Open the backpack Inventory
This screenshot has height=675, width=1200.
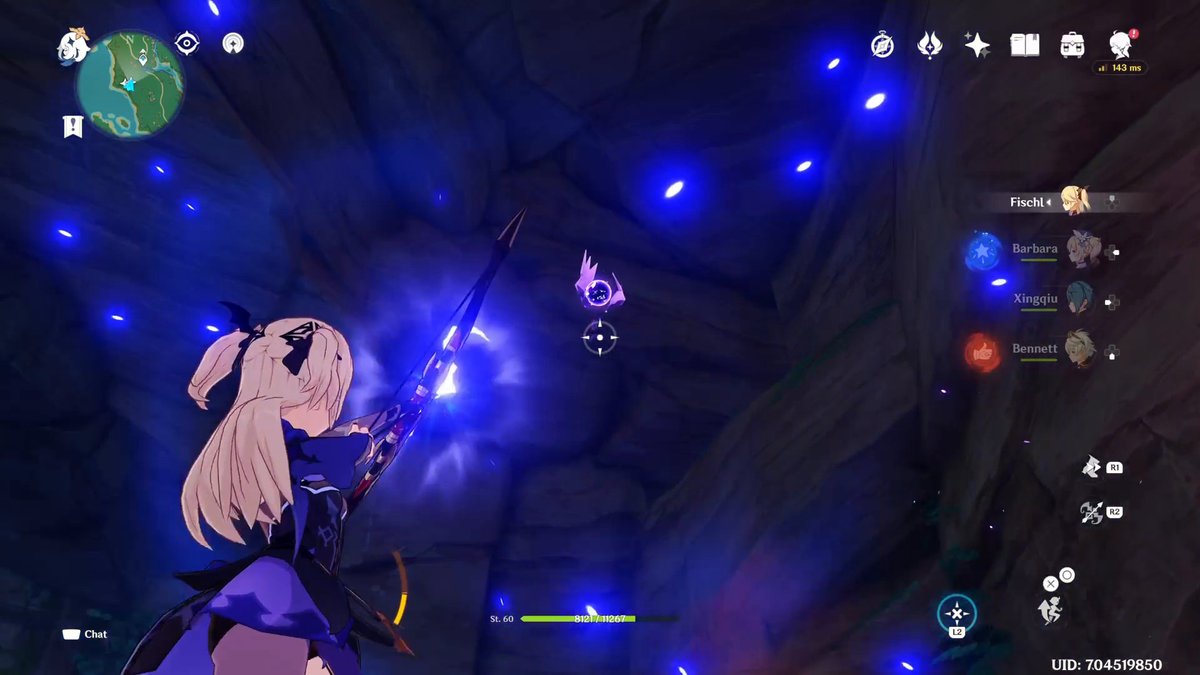point(1073,45)
